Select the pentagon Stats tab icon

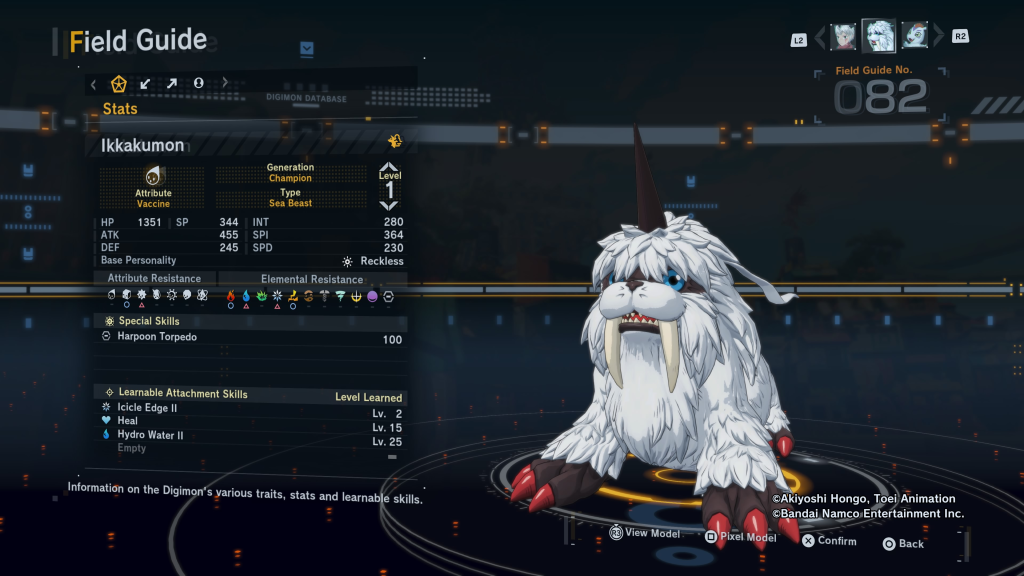(119, 83)
